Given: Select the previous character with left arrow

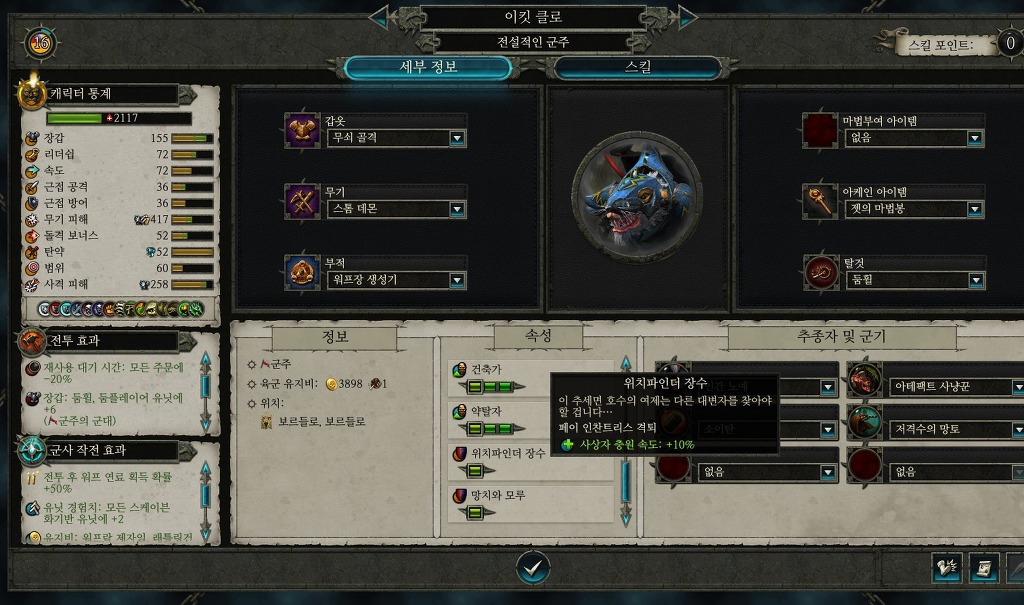Looking at the screenshot, I should [379, 17].
